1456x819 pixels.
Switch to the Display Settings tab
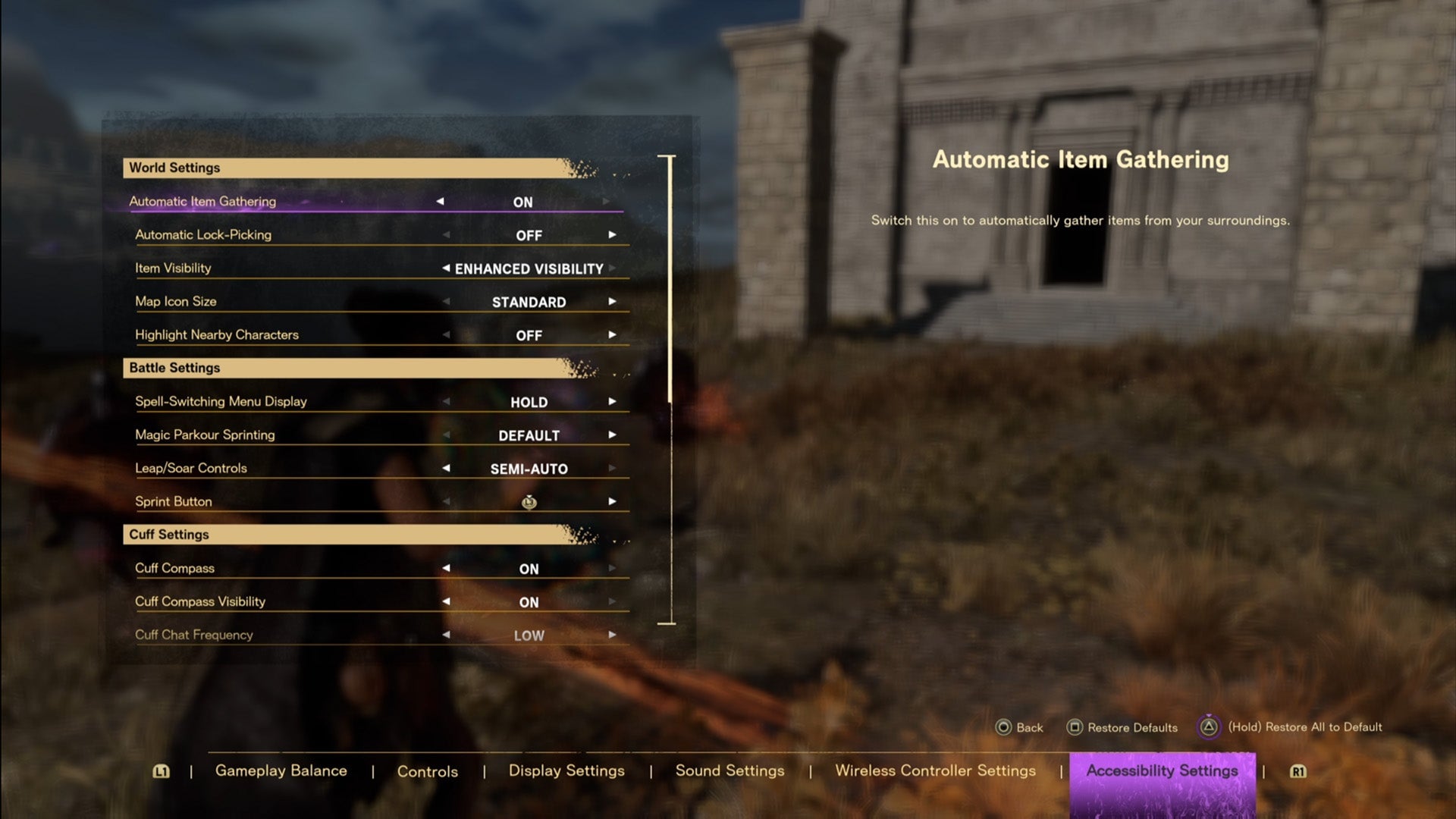point(566,770)
